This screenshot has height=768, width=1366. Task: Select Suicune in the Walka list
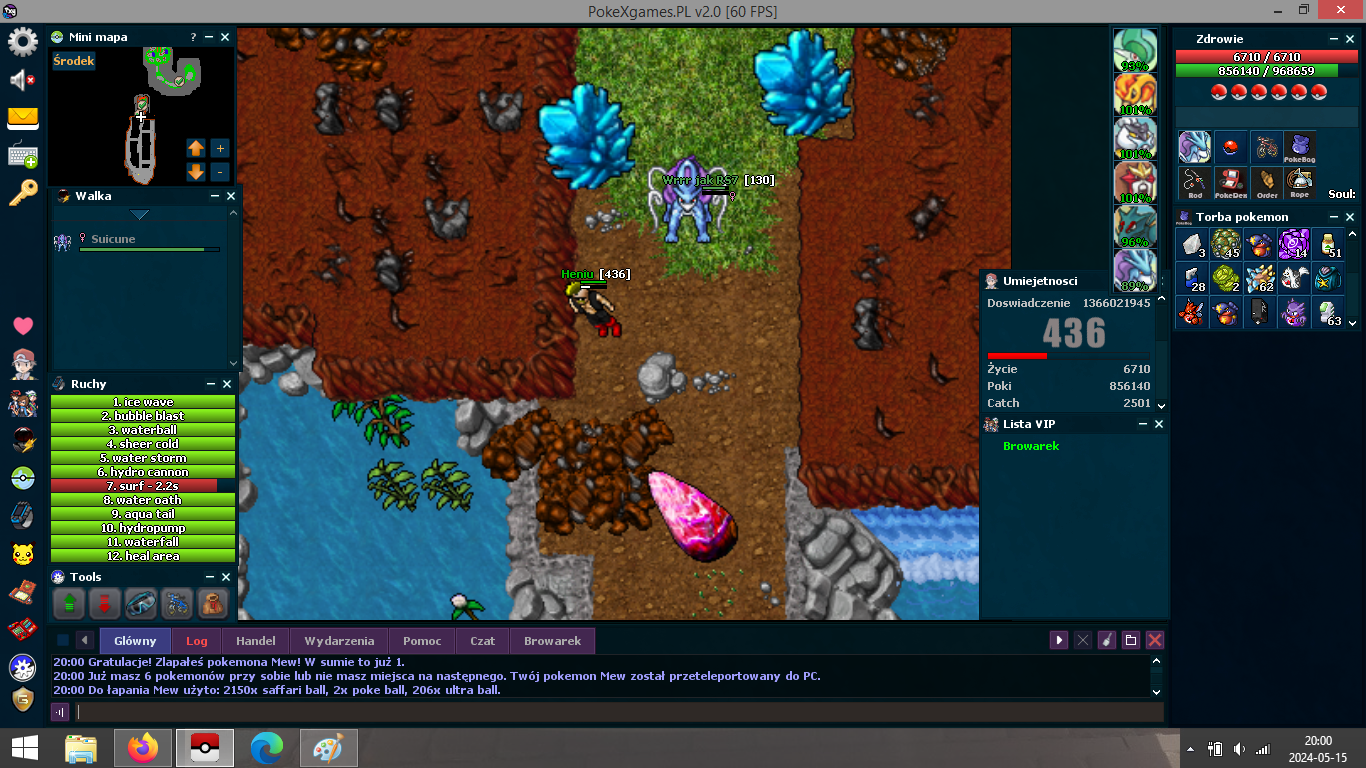pos(113,240)
